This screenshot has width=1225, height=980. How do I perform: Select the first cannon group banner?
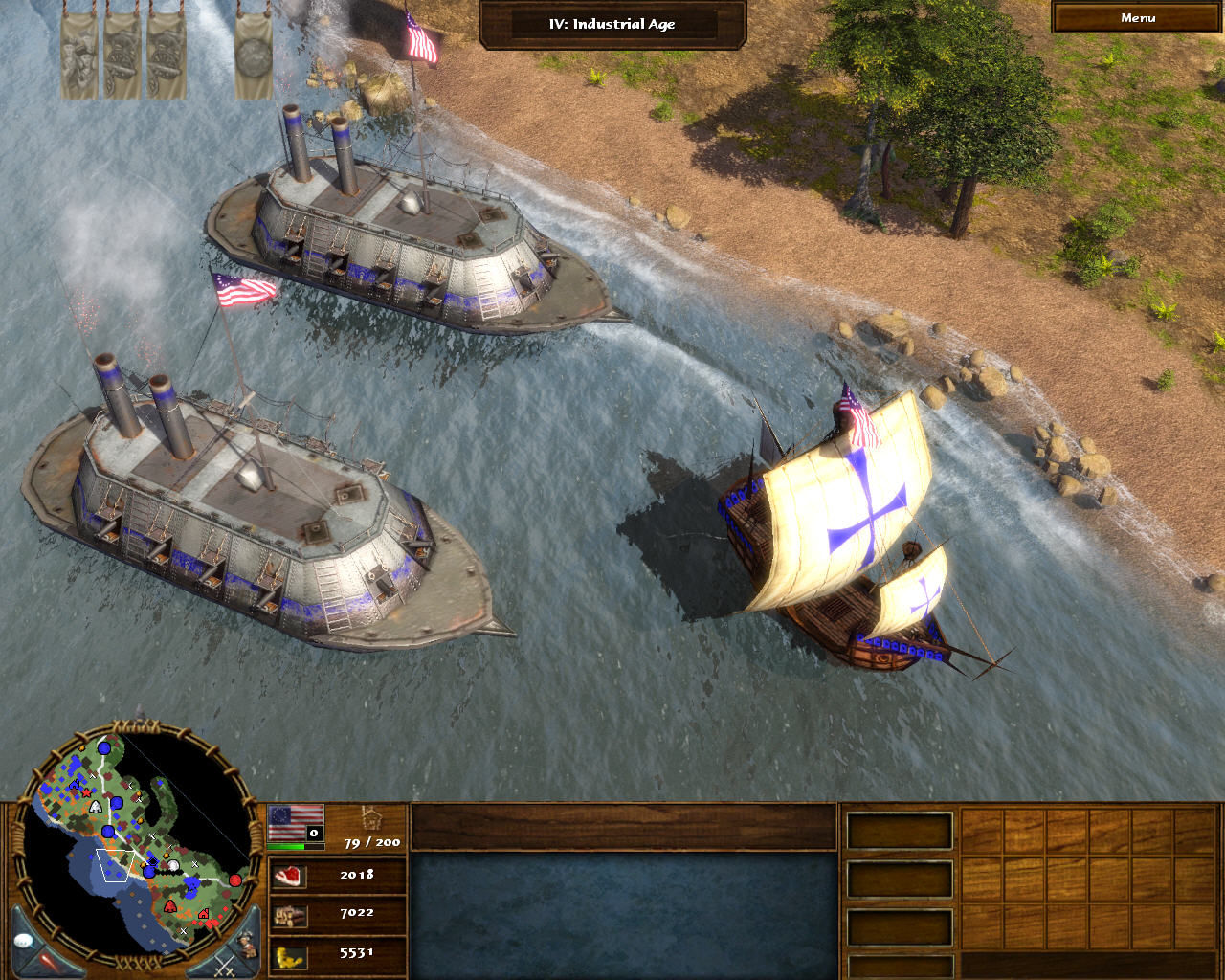point(122,53)
